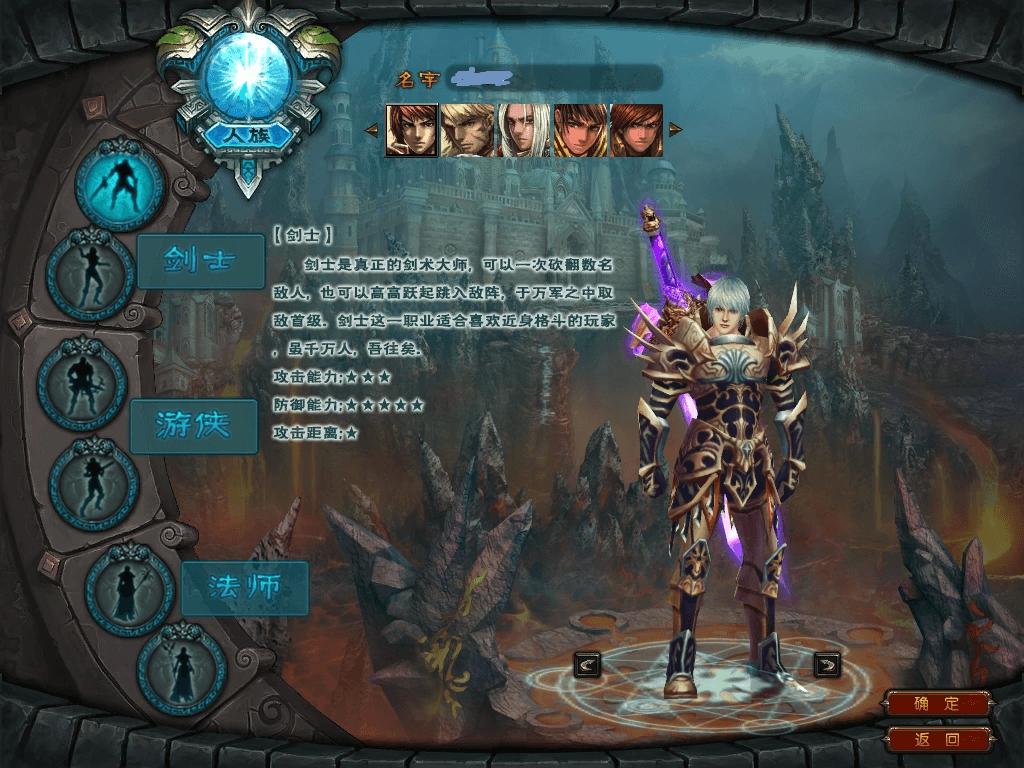This screenshot has width=1024, height=768.
Task: Confirm character with the 确定 button
Action: pos(937,704)
